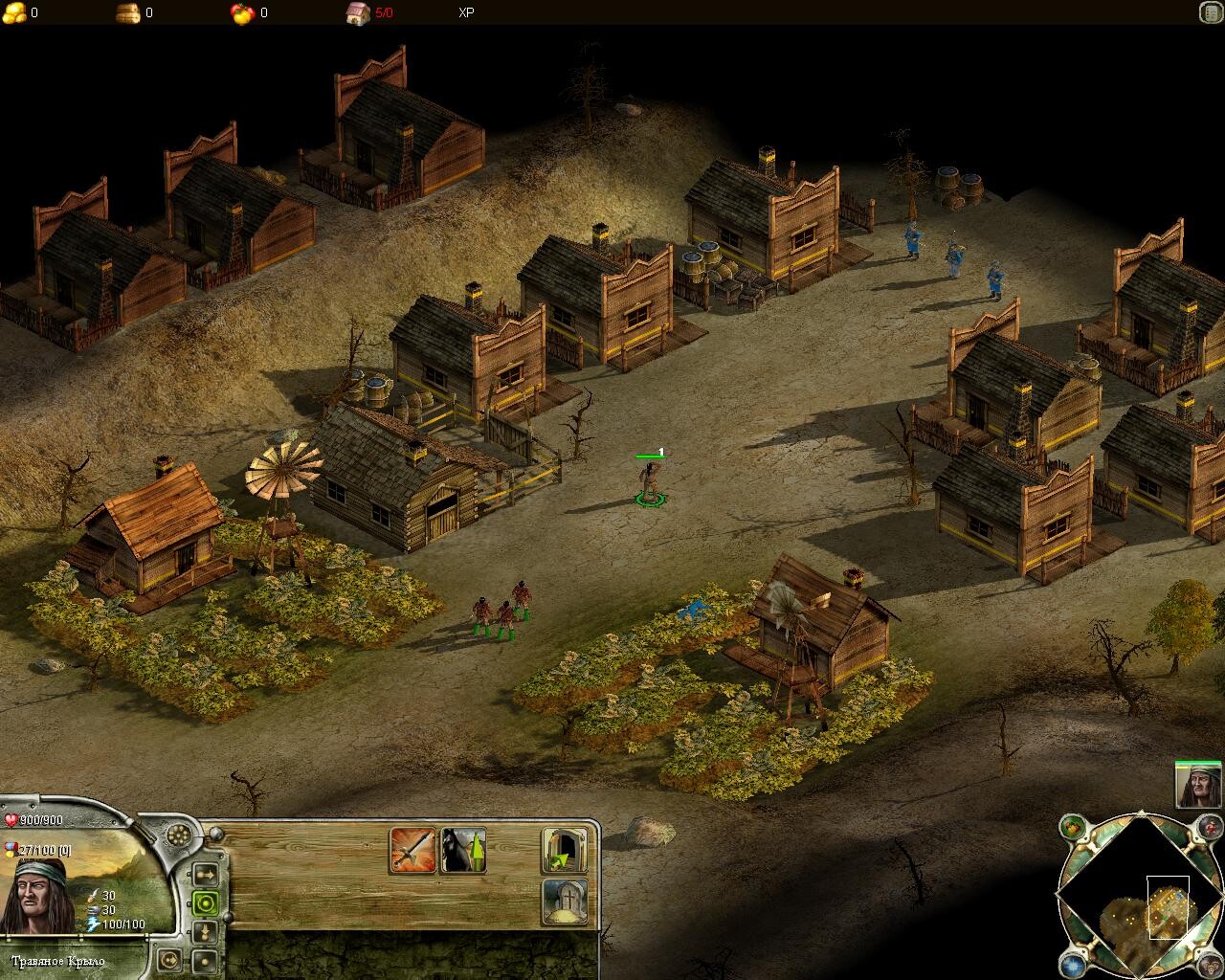Activate the sword attack ability icon
The image size is (1225, 980).
click(412, 850)
